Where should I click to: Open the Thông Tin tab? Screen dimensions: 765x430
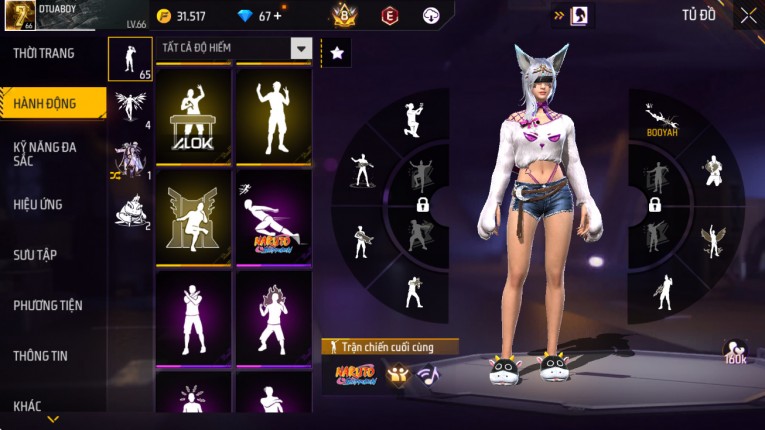point(41,355)
